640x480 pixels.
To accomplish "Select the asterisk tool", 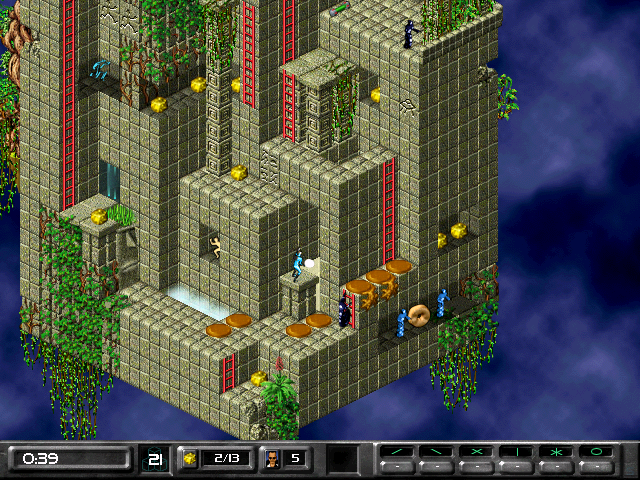I will point(557,452).
